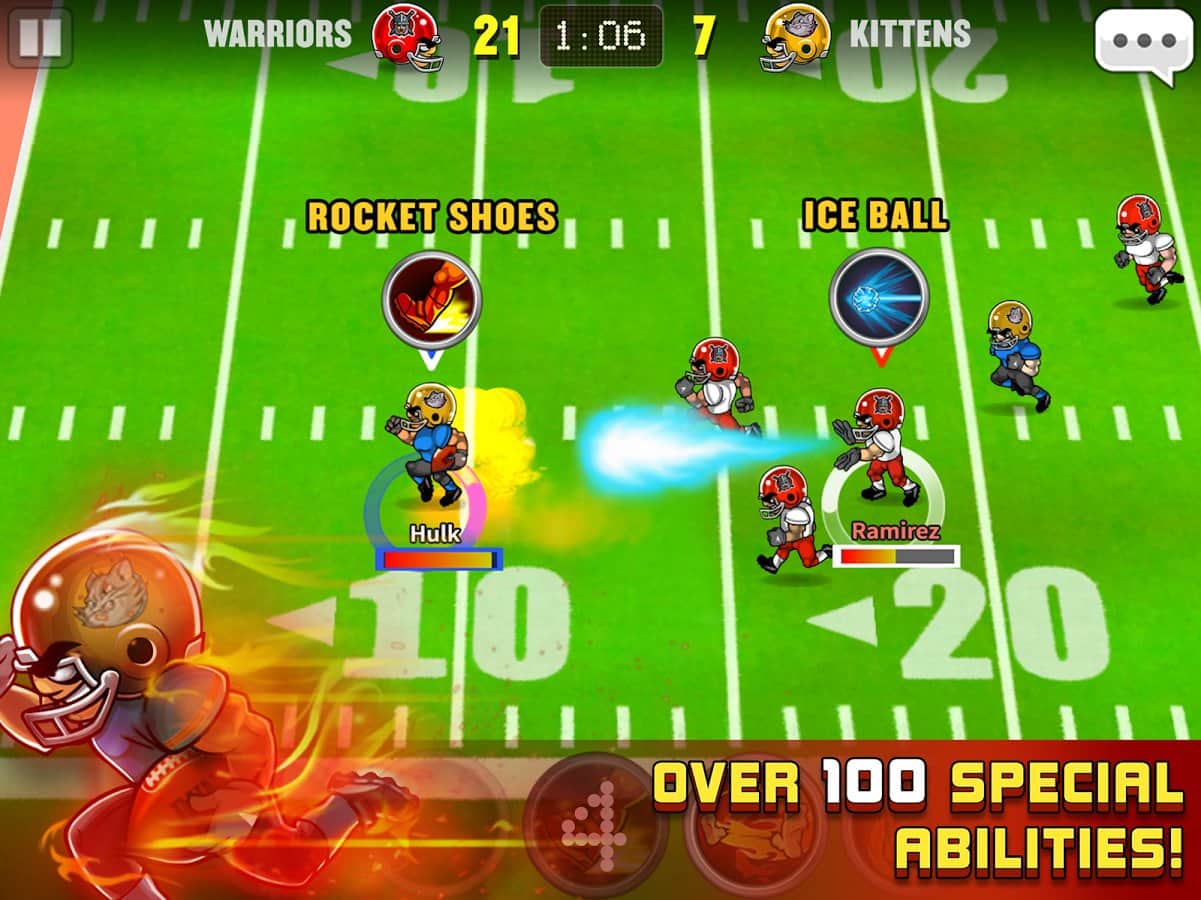This screenshot has width=1201, height=900.
Task: Activate the Rocket Shoes ability icon
Action: pyautogui.click(x=431, y=299)
